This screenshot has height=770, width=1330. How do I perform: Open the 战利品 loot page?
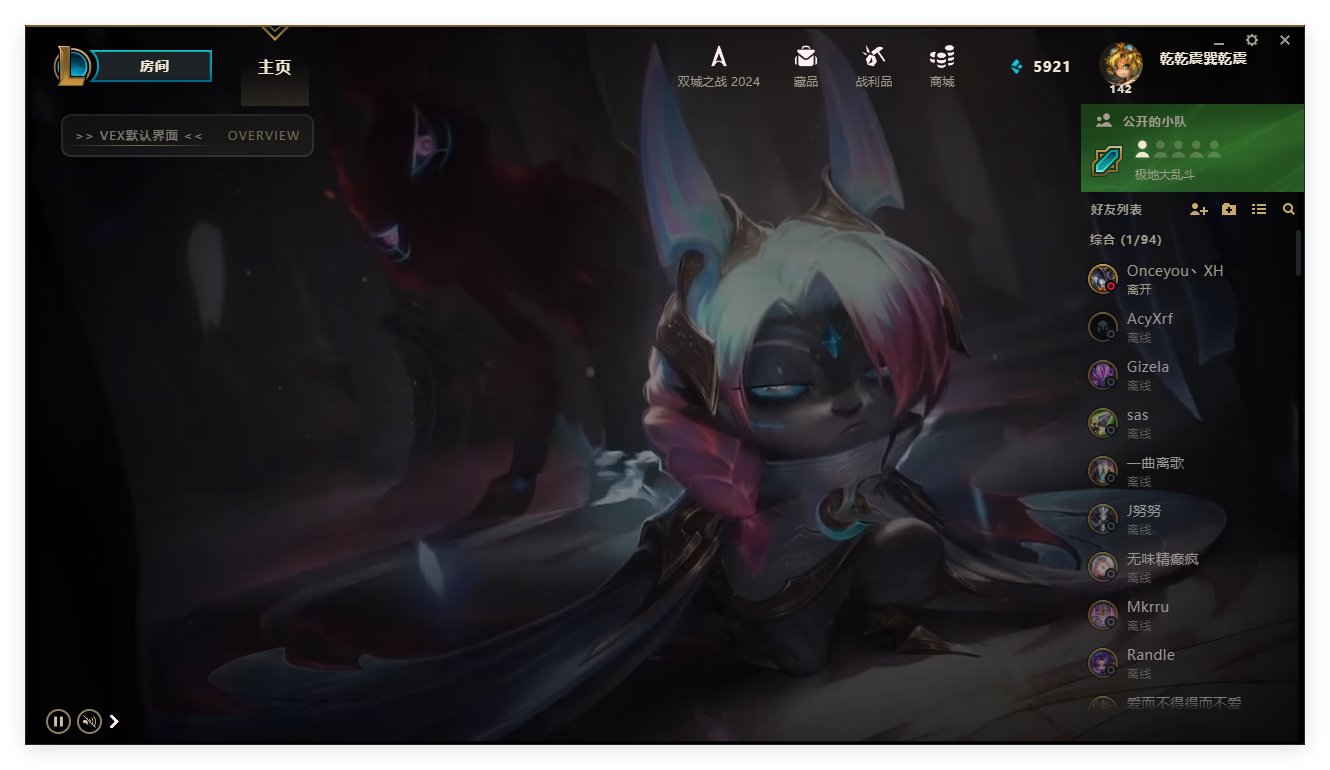[x=873, y=66]
